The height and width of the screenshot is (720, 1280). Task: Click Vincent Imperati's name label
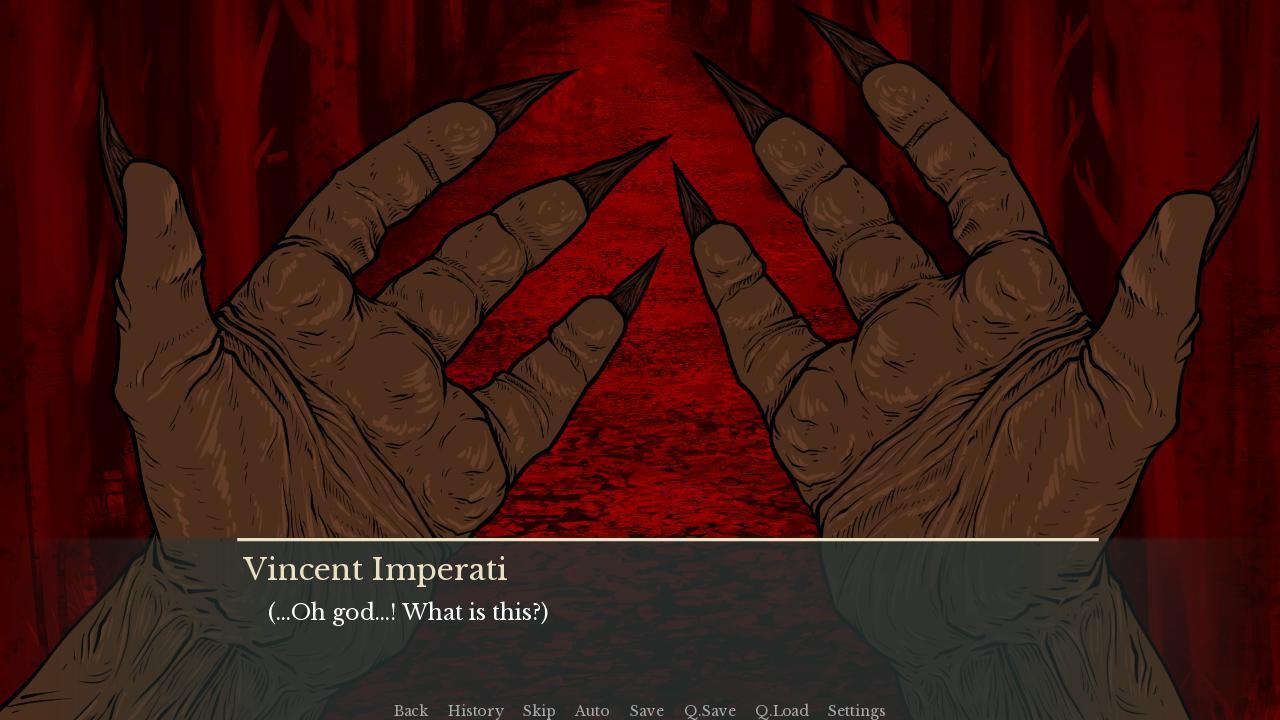[x=376, y=569]
